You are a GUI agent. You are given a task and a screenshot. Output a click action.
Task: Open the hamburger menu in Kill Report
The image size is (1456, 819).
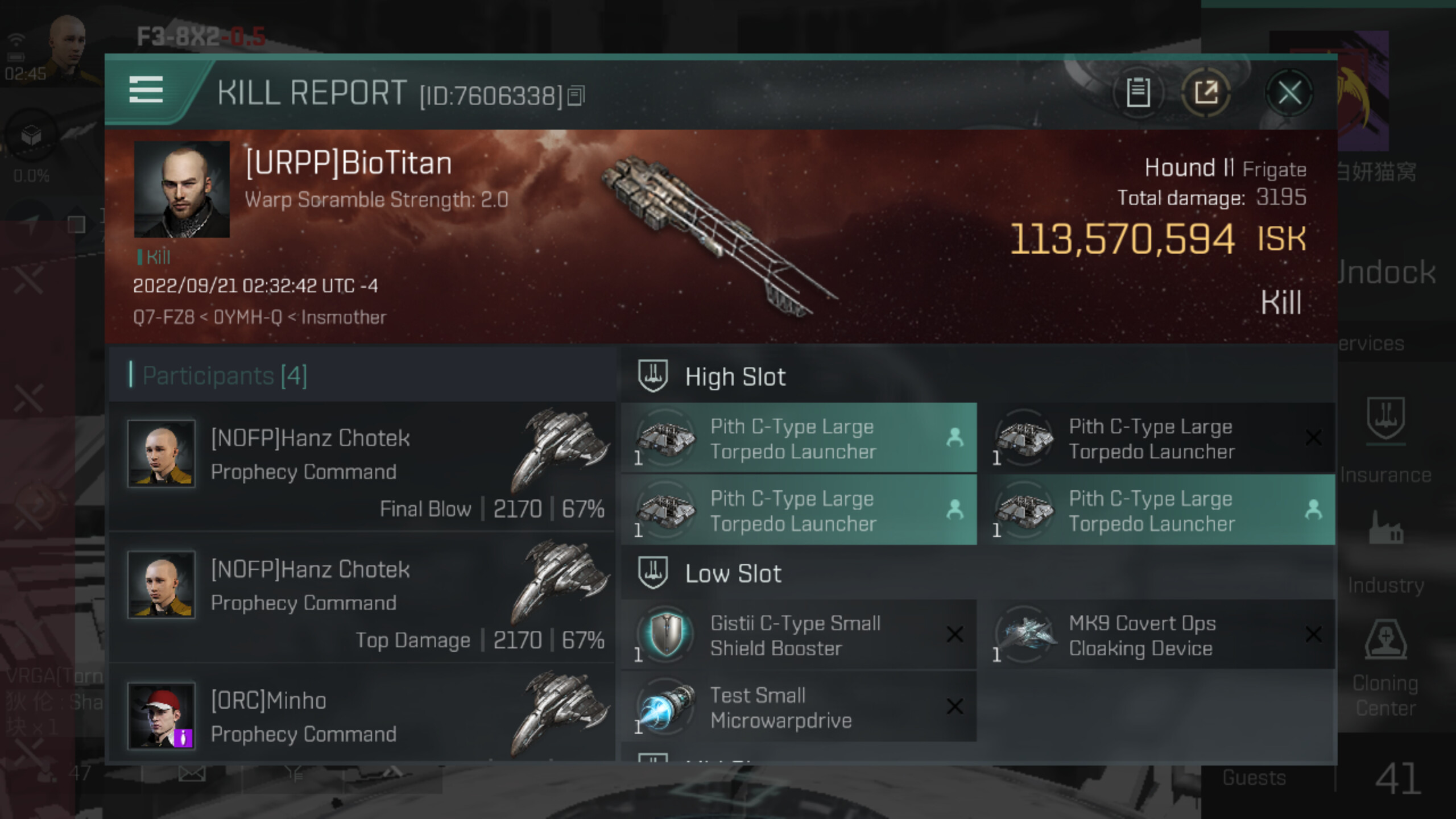(146, 90)
